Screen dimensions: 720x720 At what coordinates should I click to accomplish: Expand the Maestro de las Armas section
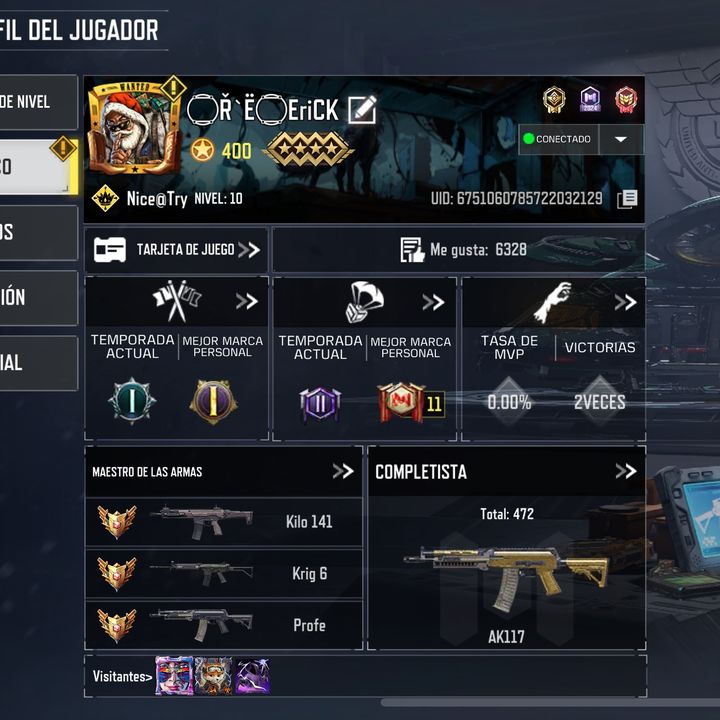pyautogui.click(x=343, y=471)
